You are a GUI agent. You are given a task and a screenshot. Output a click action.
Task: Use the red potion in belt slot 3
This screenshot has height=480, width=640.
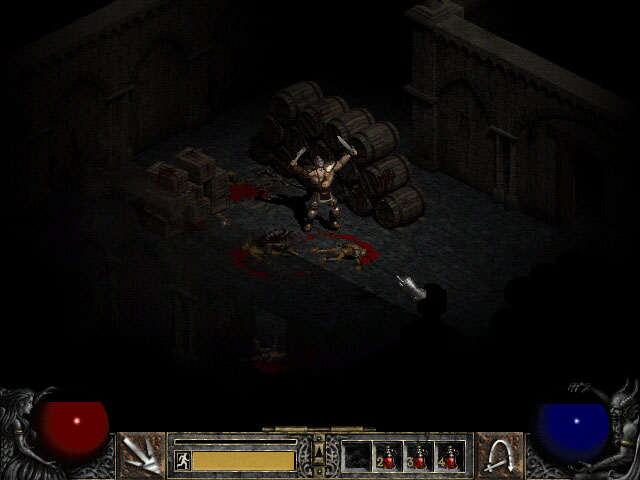[x=419, y=456]
